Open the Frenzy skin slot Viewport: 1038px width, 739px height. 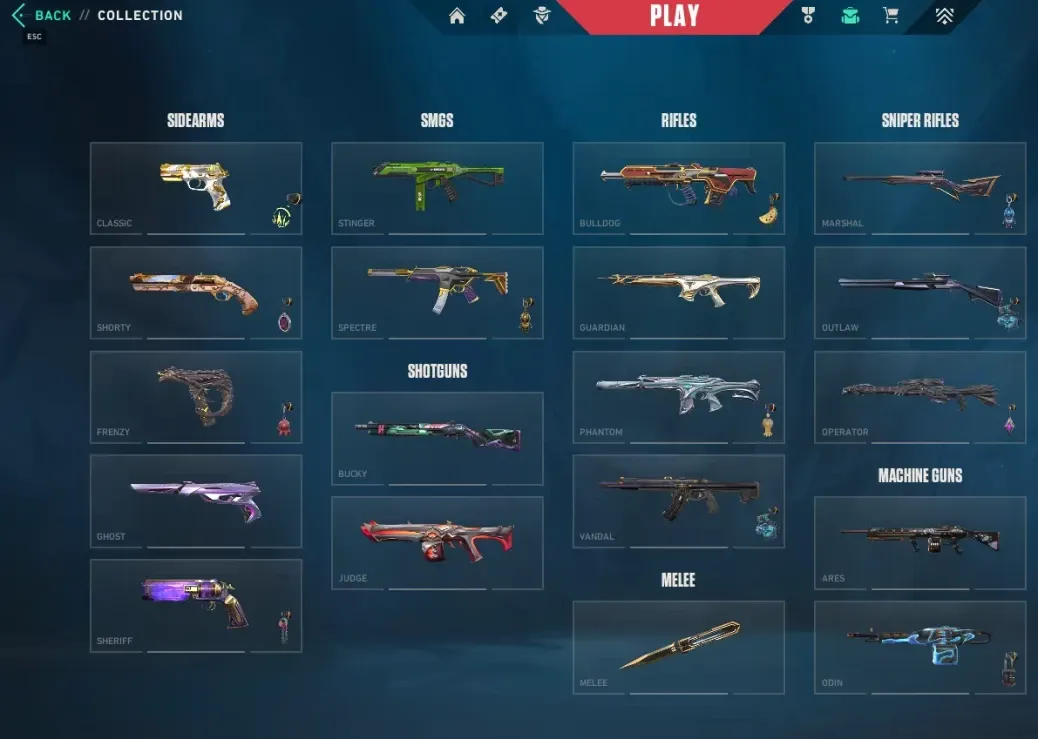point(195,396)
